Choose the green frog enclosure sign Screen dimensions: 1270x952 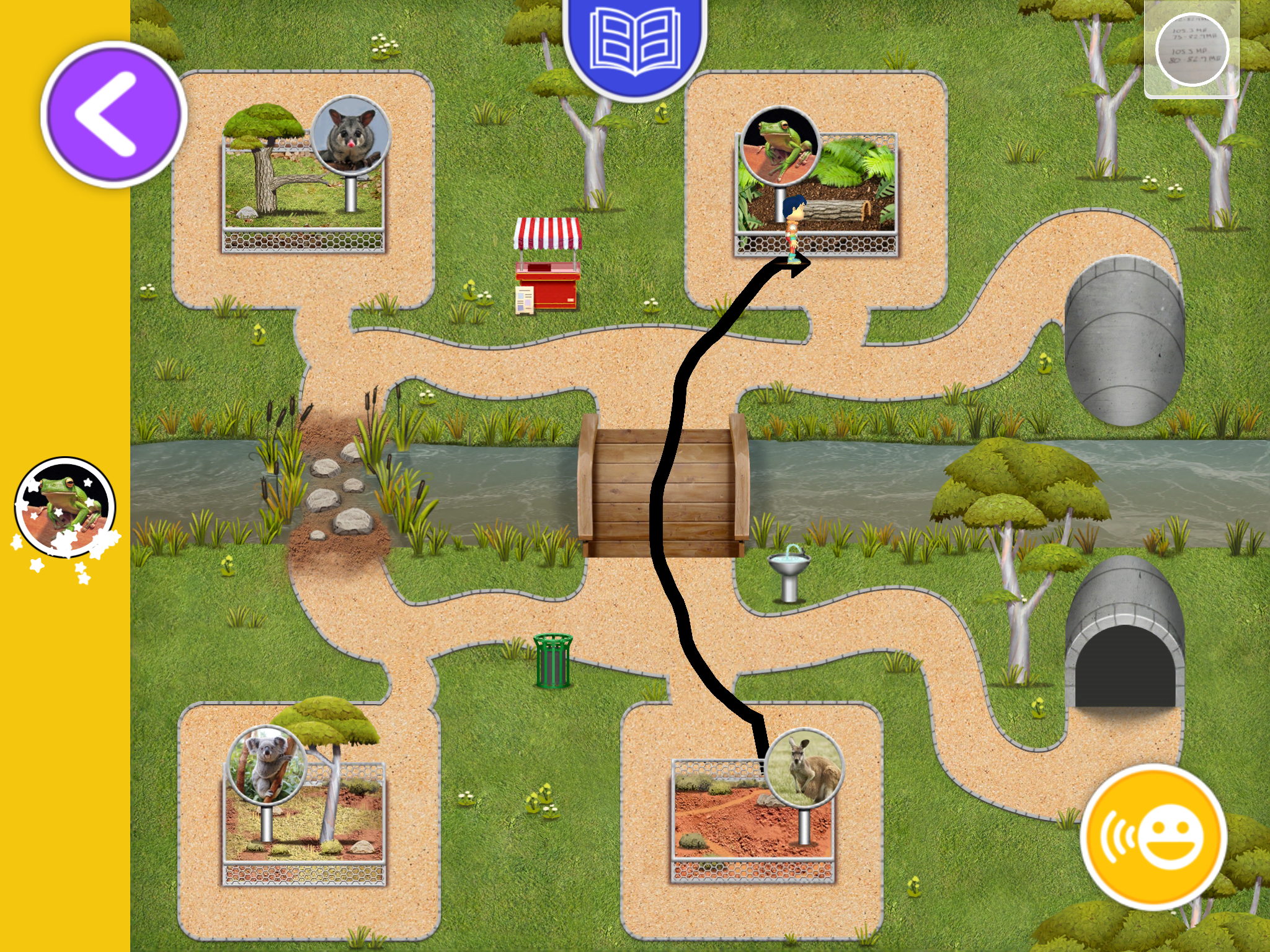pos(780,146)
